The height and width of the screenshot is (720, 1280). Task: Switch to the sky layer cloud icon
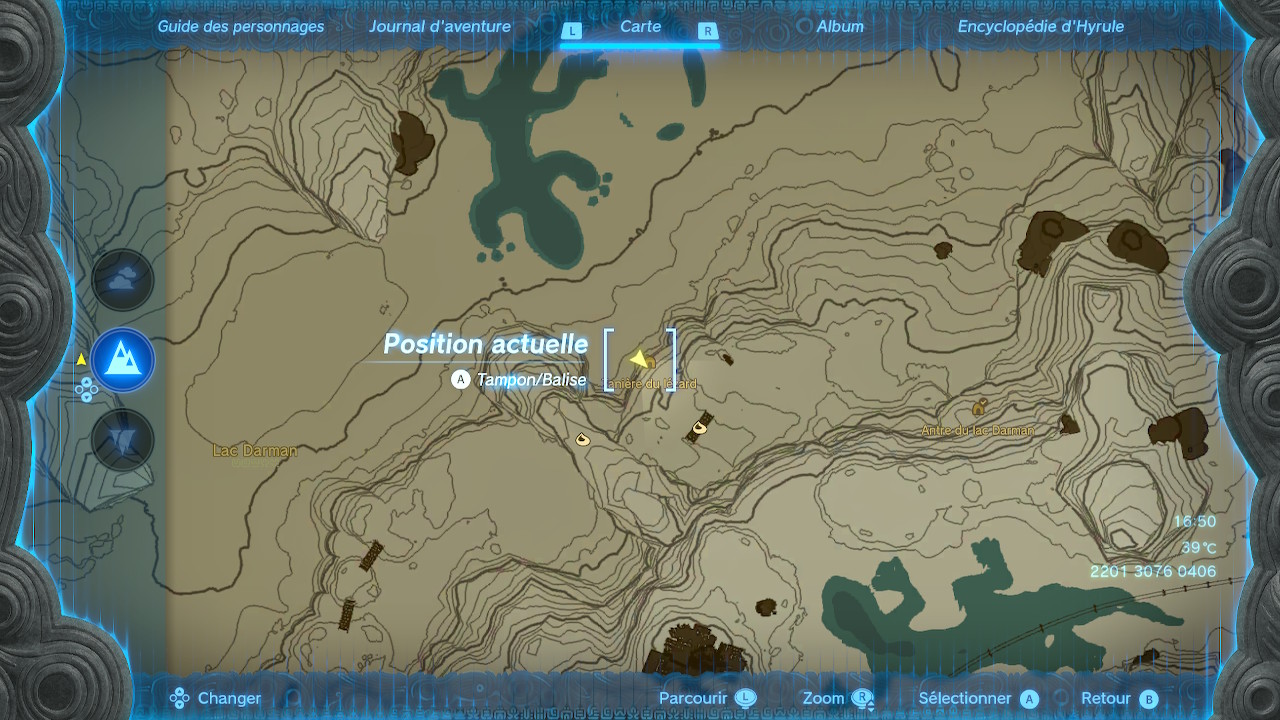click(x=122, y=280)
